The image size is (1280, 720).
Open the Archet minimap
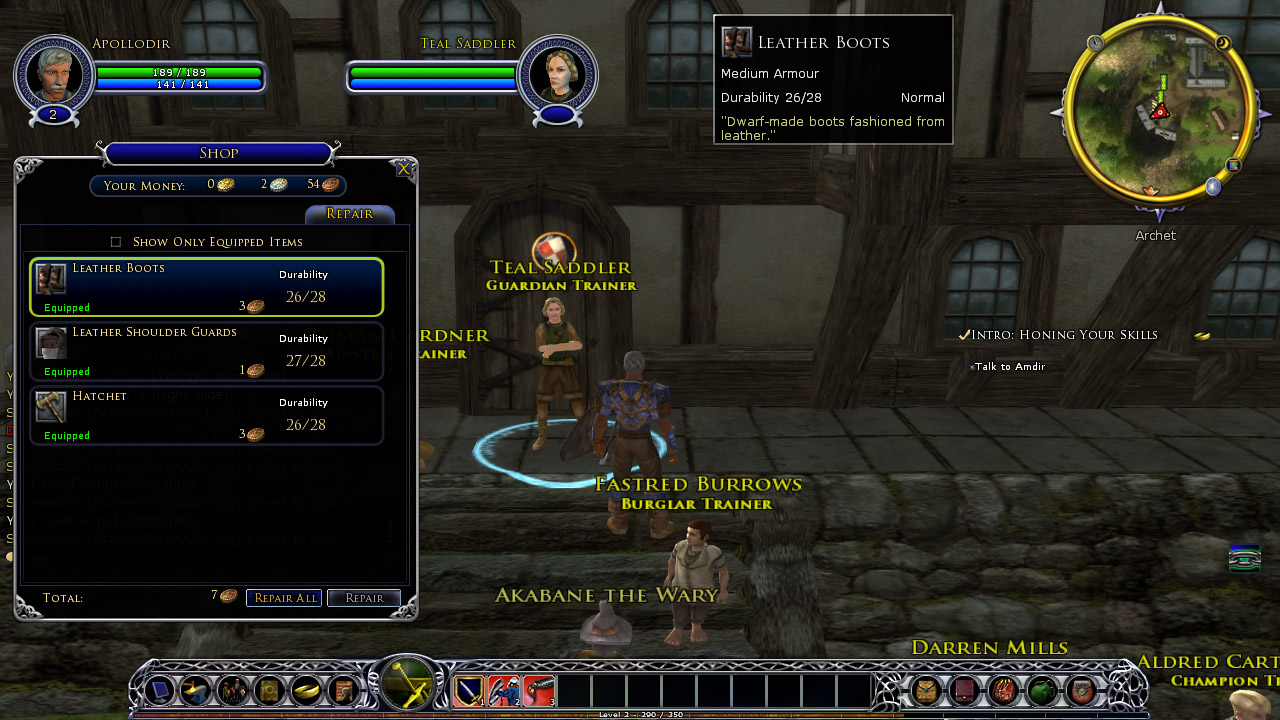point(1160,112)
